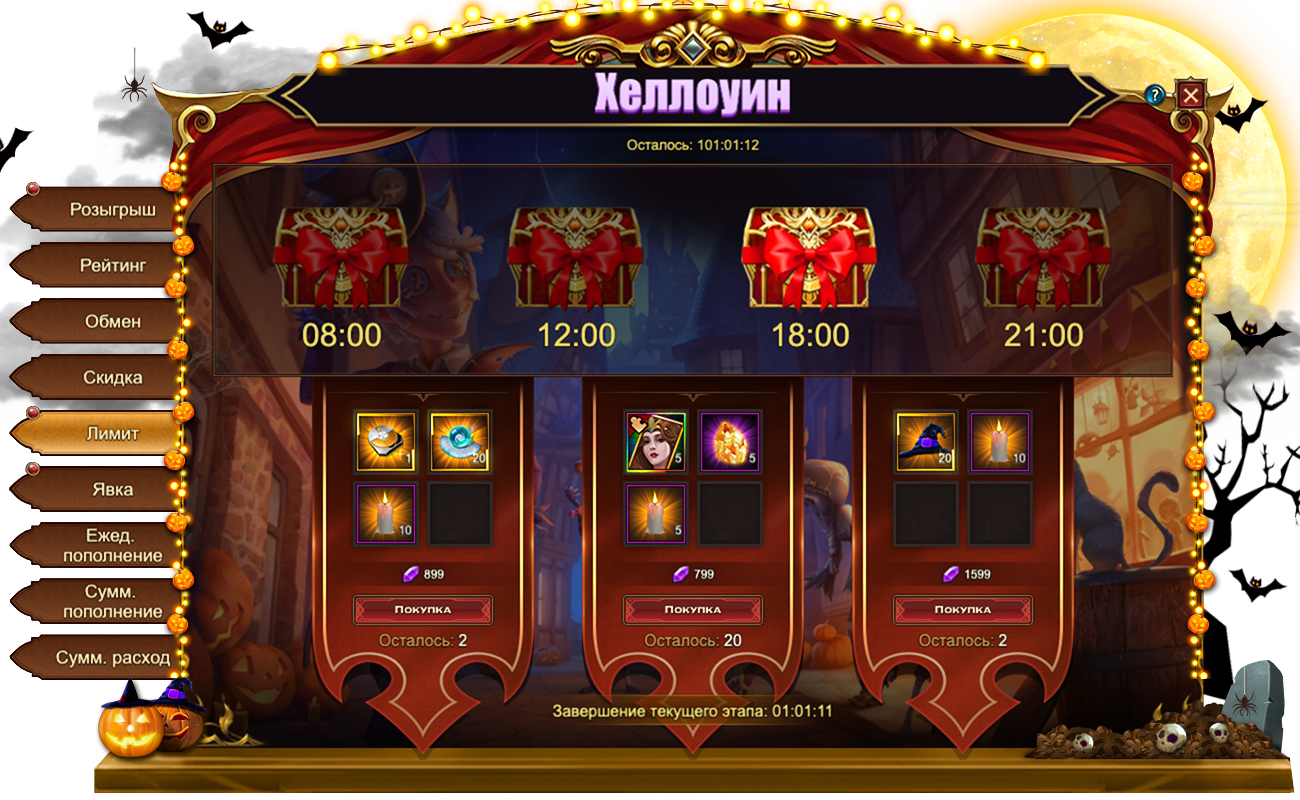Viewport: 1300px width, 800px height.
Task: Open the help question mark button
Action: click(x=1156, y=95)
